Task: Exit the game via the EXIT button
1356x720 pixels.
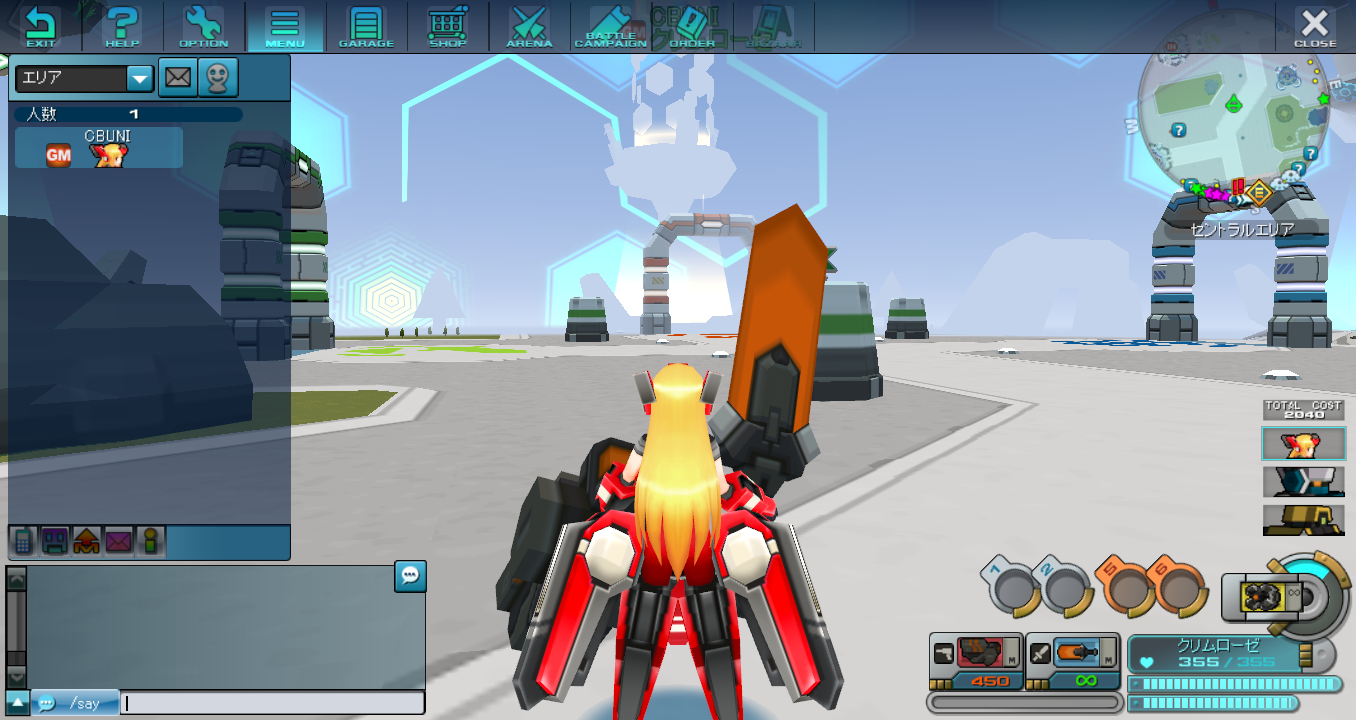Action: coord(41,27)
